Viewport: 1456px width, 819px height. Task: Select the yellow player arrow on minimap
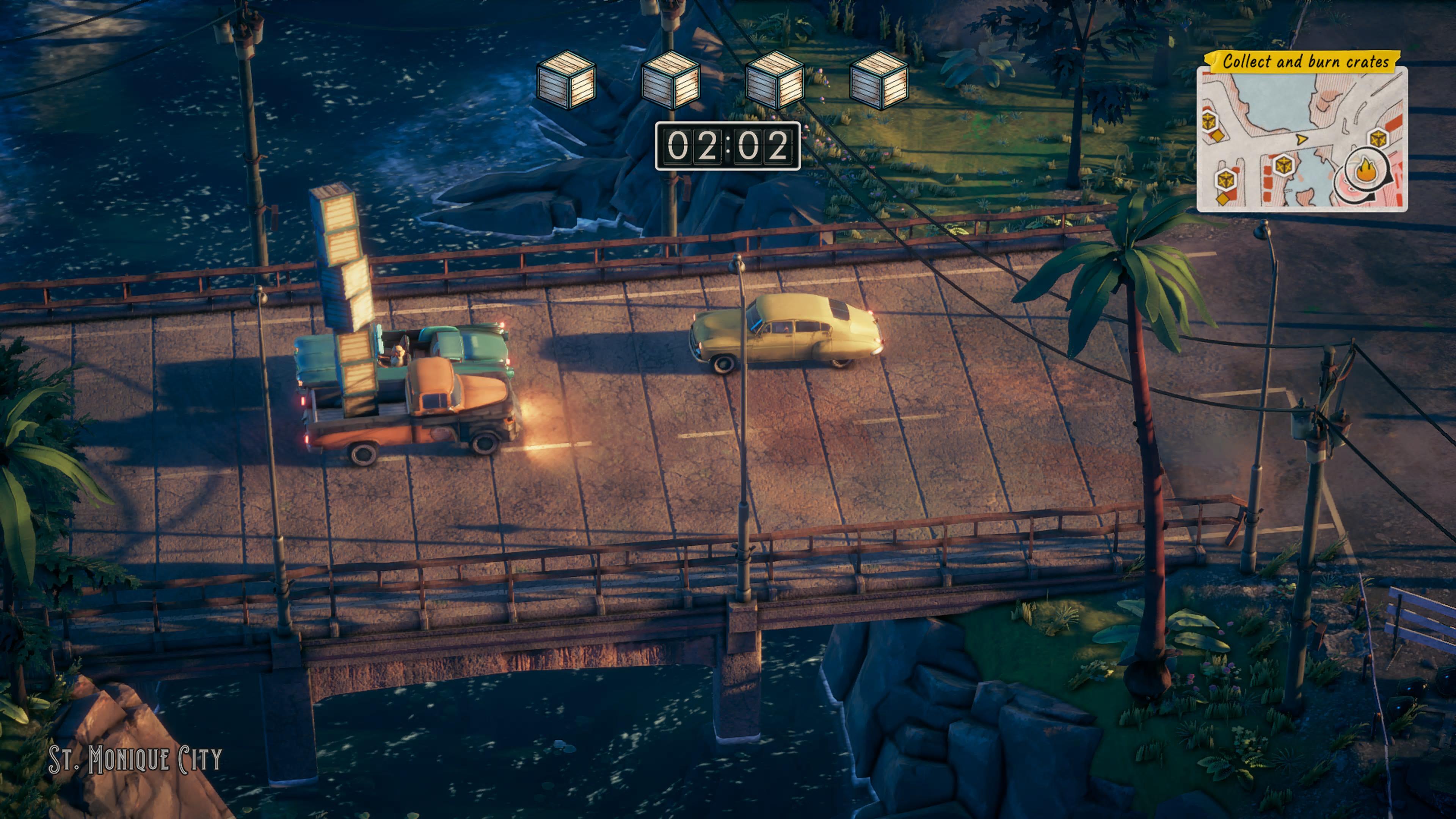click(1301, 138)
